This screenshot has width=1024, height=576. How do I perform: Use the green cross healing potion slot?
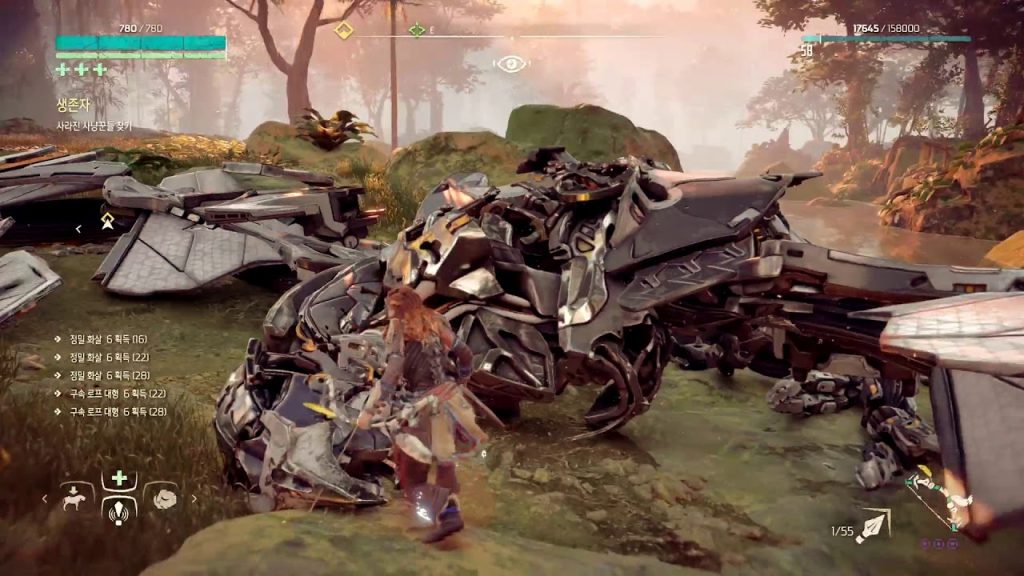tap(119, 478)
